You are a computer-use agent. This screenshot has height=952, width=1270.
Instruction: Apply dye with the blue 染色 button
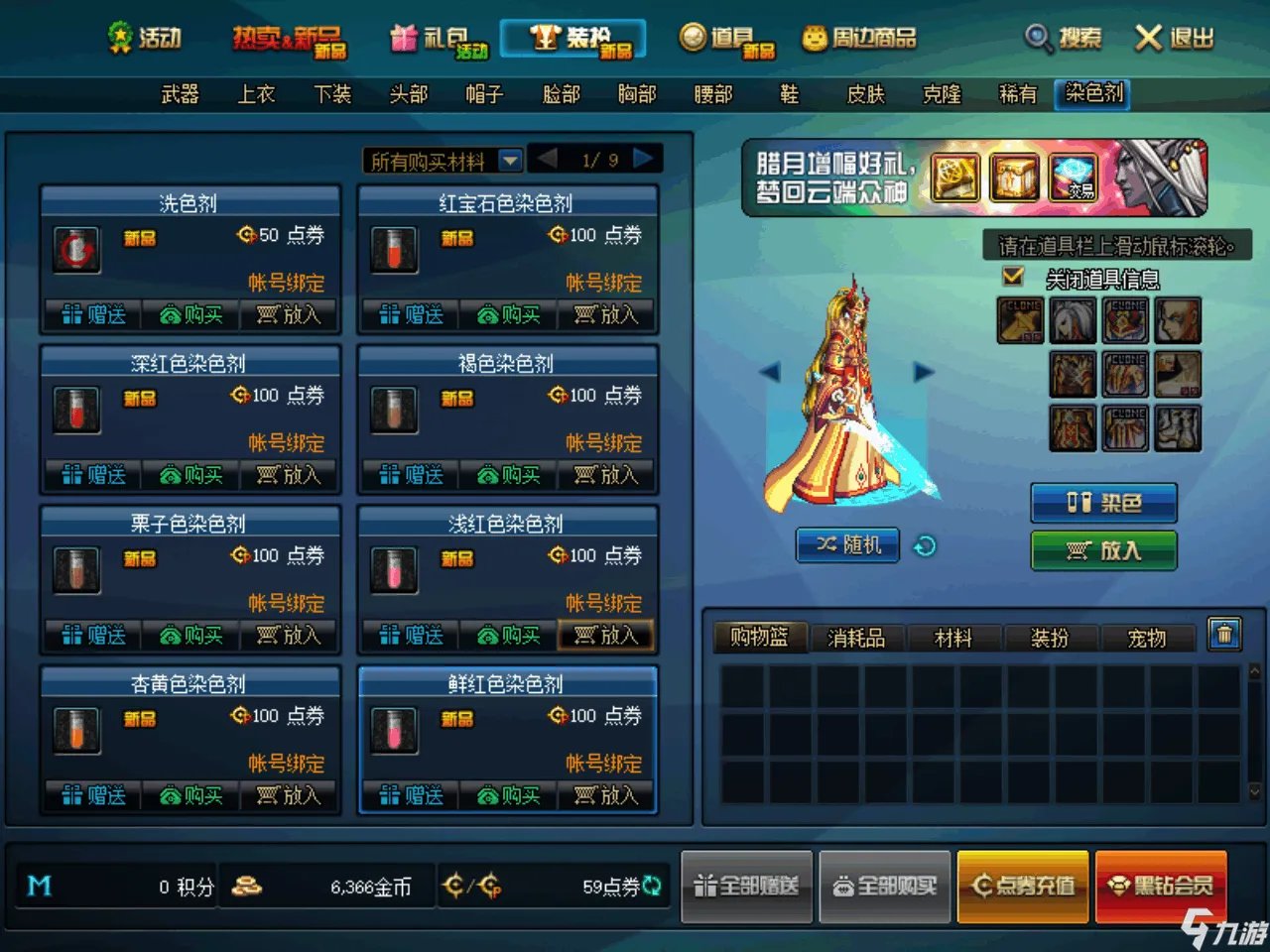click(x=1103, y=503)
